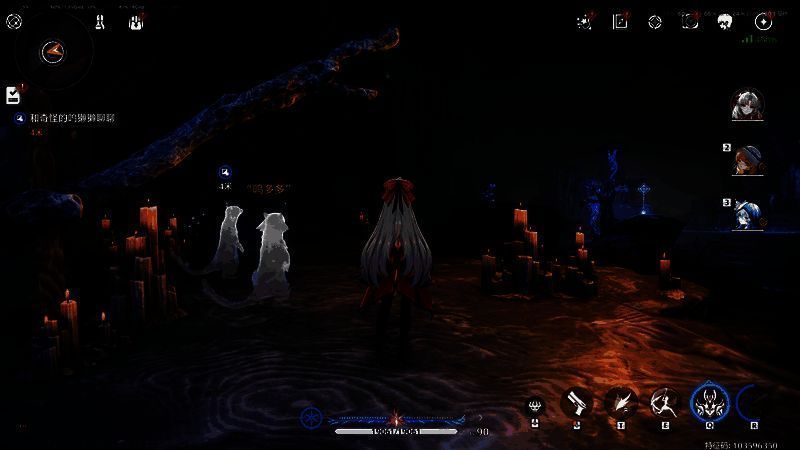Click the crosshair target icon in the top bar

tap(655, 21)
